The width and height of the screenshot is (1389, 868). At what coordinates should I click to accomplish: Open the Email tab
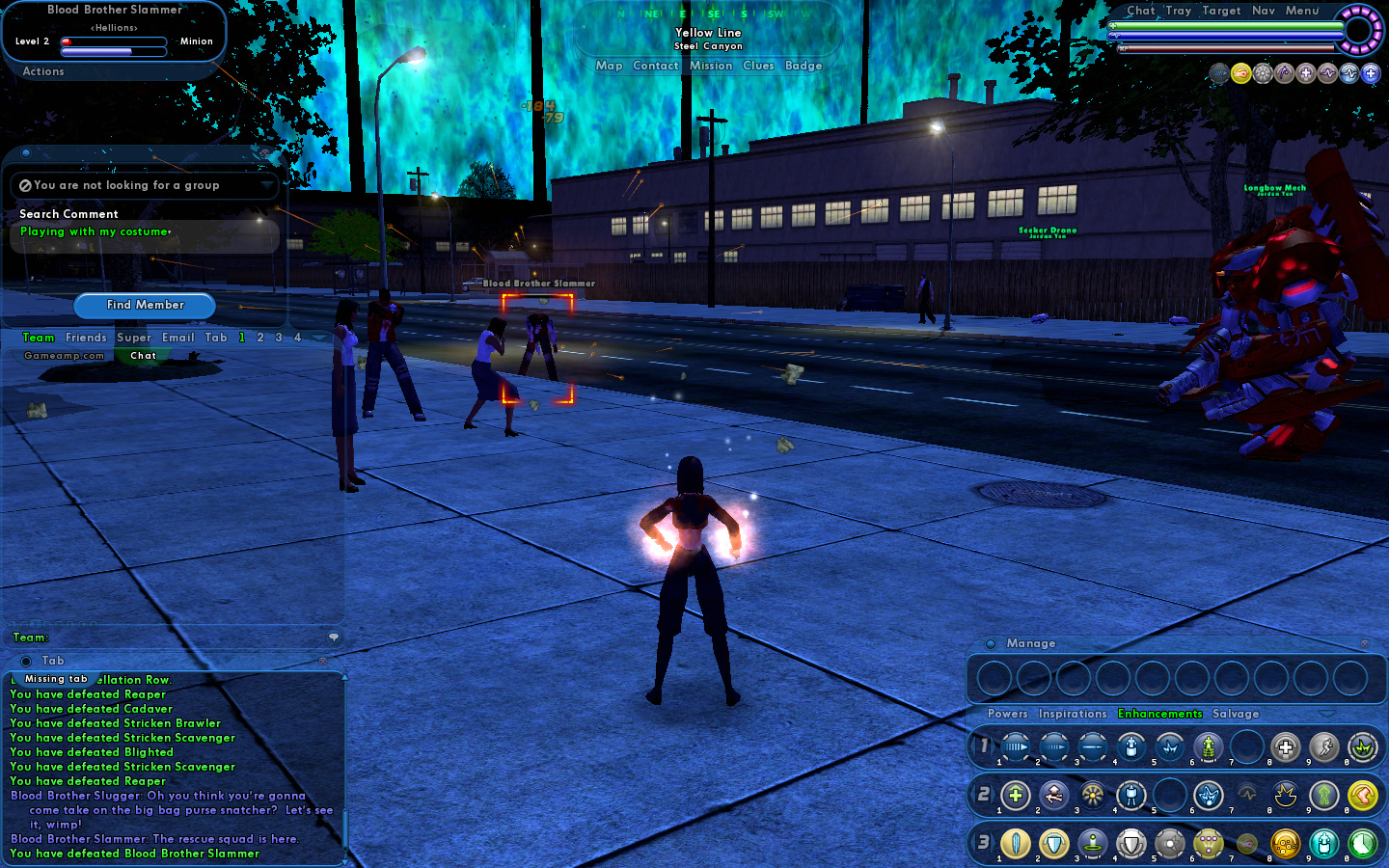pos(178,338)
